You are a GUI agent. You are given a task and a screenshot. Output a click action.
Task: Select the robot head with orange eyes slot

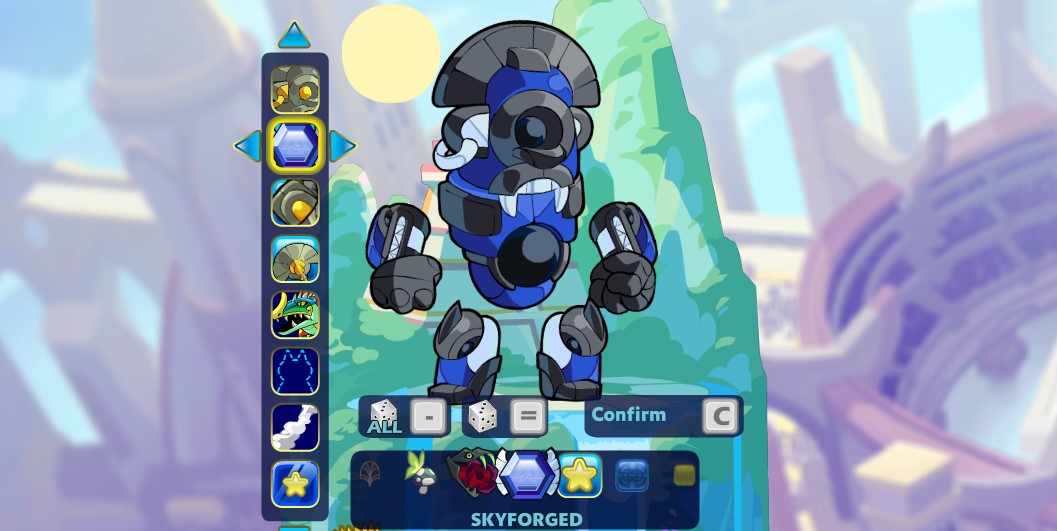(x=295, y=90)
